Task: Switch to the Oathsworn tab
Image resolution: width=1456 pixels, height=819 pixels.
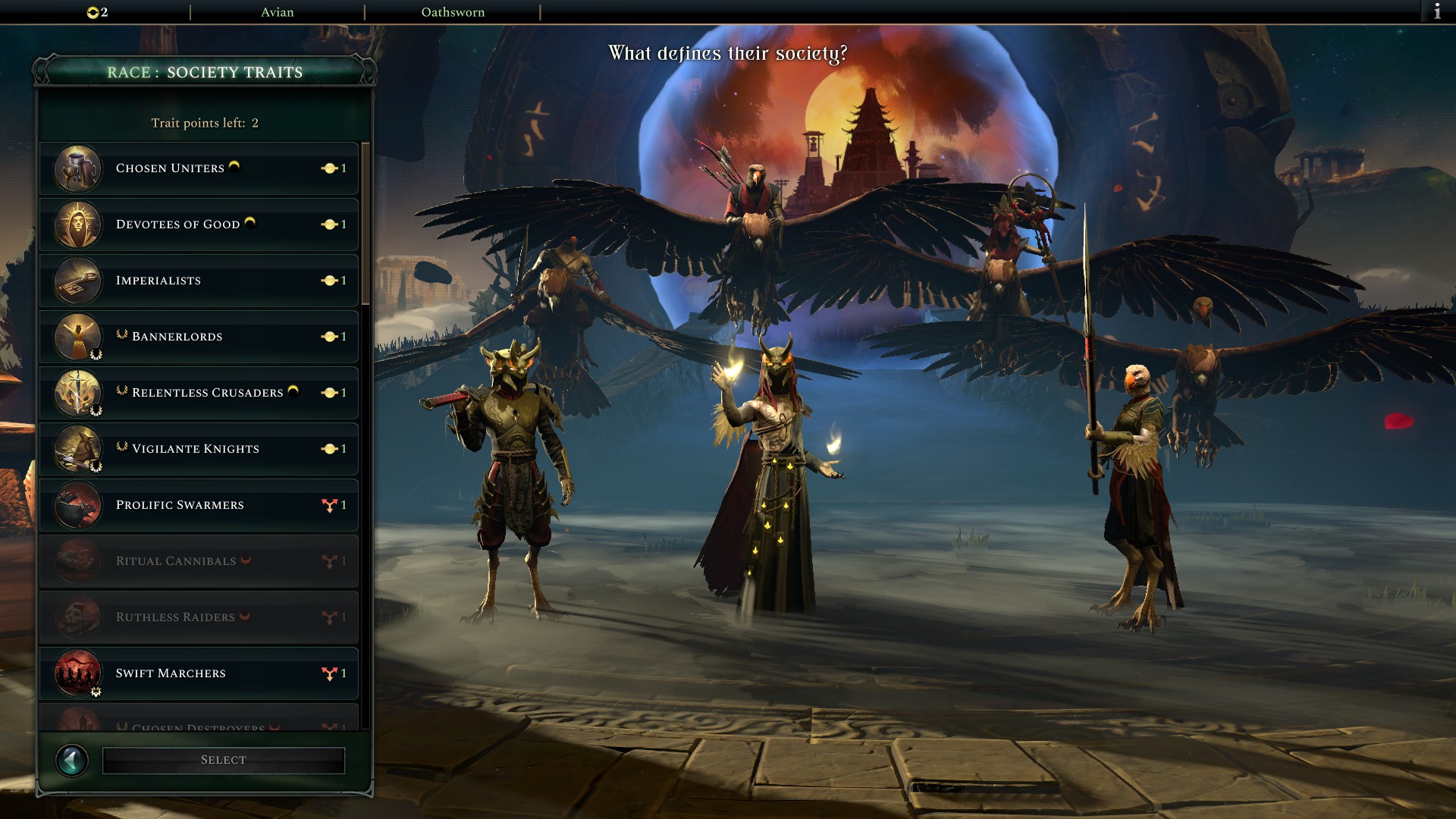Action: [x=453, y=11]
